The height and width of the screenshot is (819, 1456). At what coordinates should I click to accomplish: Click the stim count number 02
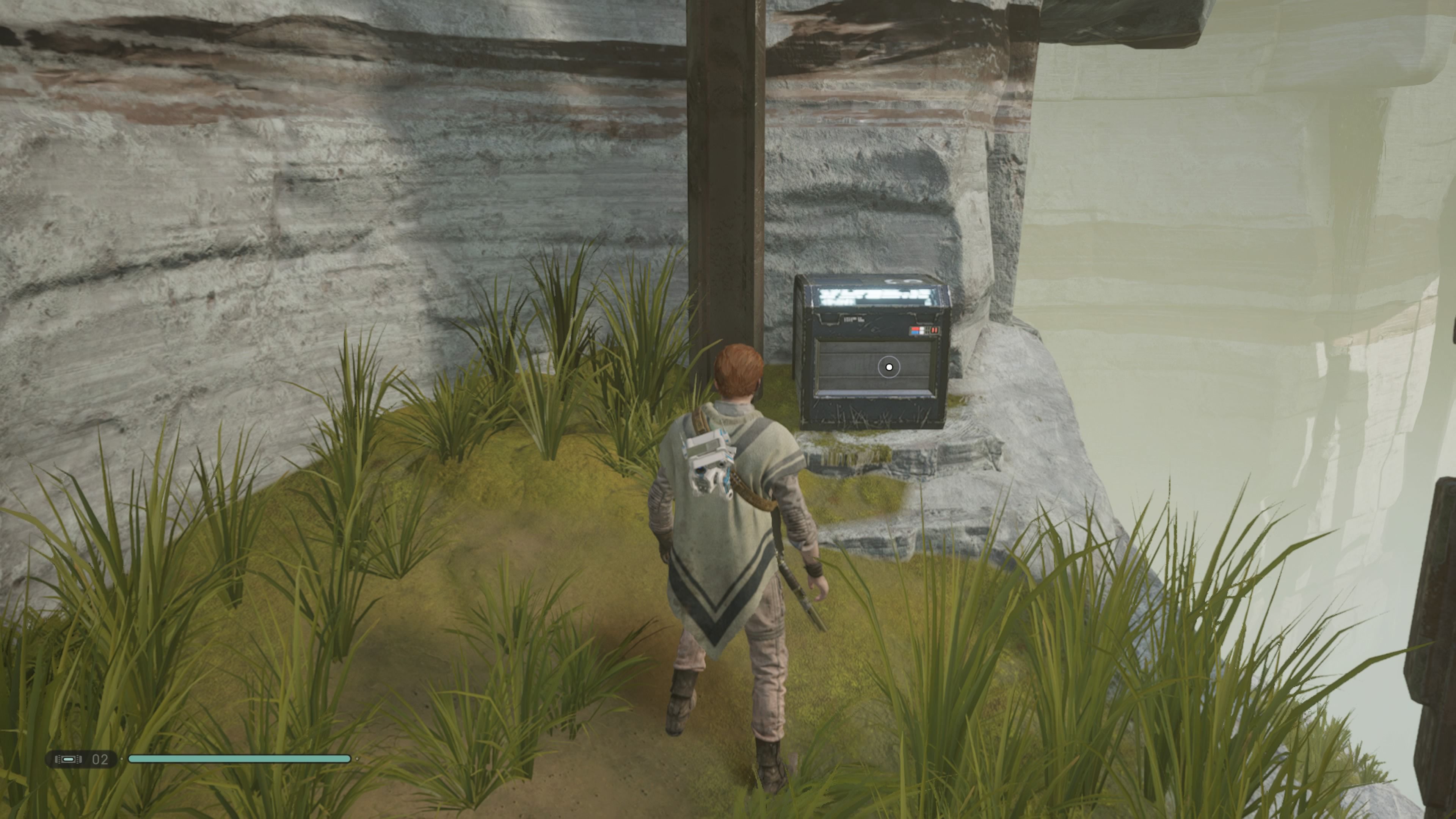click(100, 759)
